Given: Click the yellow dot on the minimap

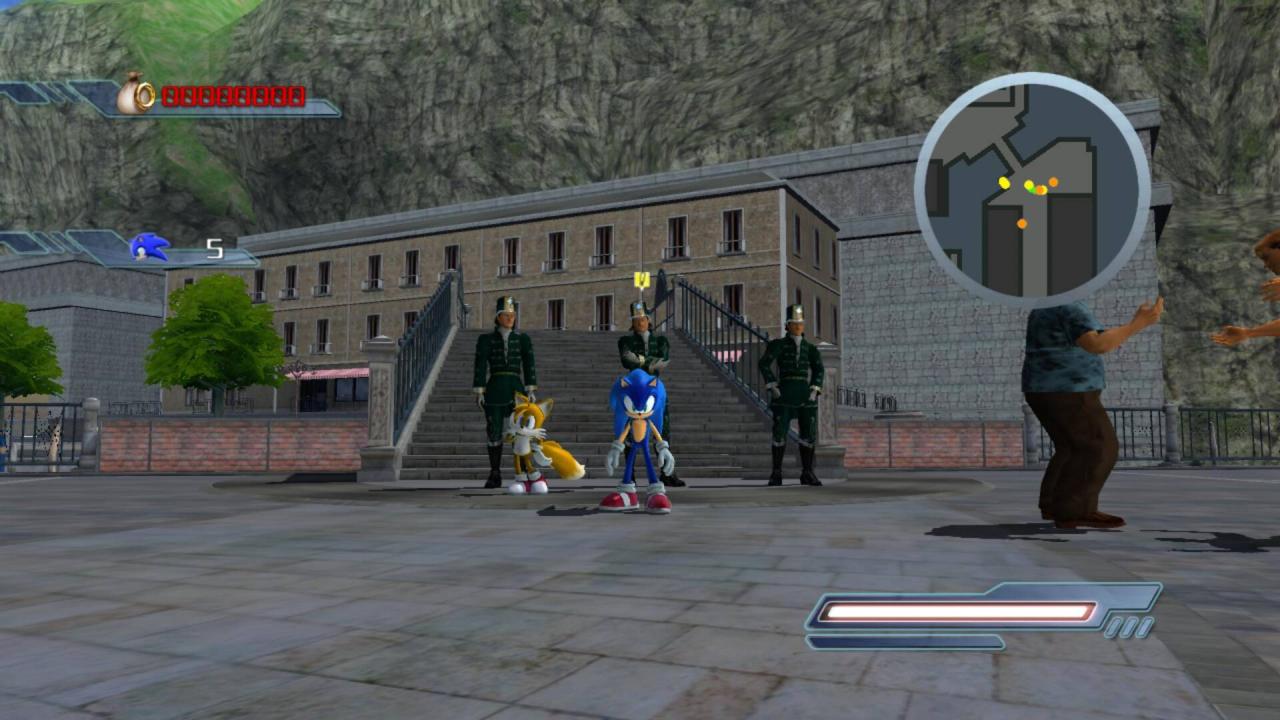Looking at the screenshot, I should click(1003, 183).
